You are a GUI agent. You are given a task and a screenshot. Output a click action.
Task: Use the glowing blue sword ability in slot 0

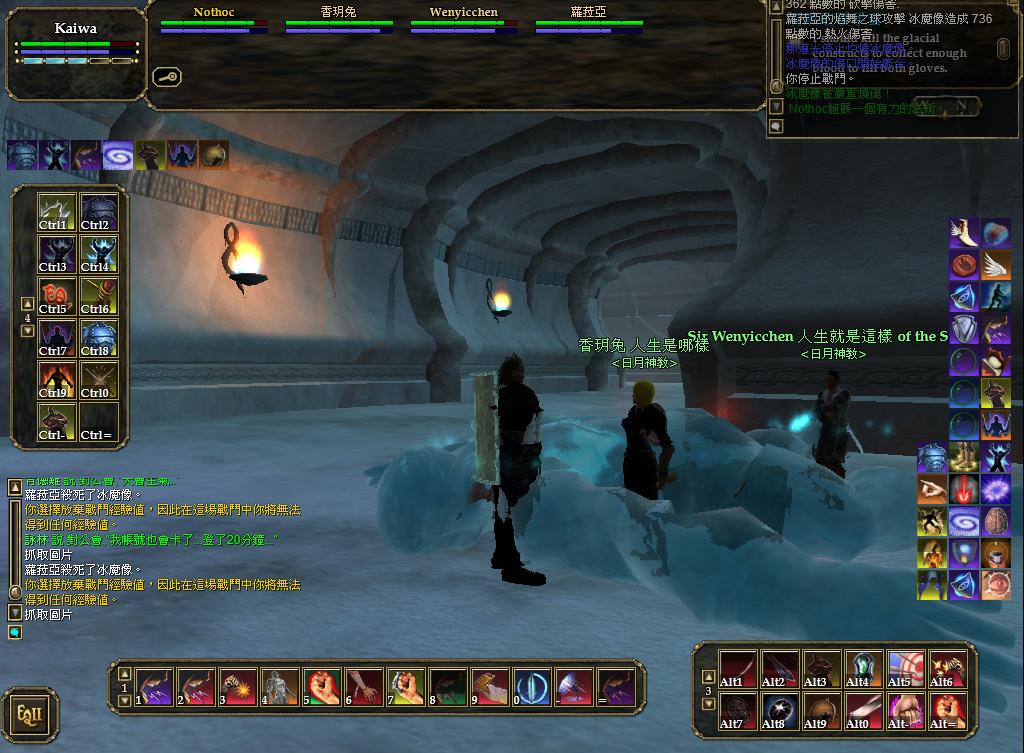click(532, 687)
